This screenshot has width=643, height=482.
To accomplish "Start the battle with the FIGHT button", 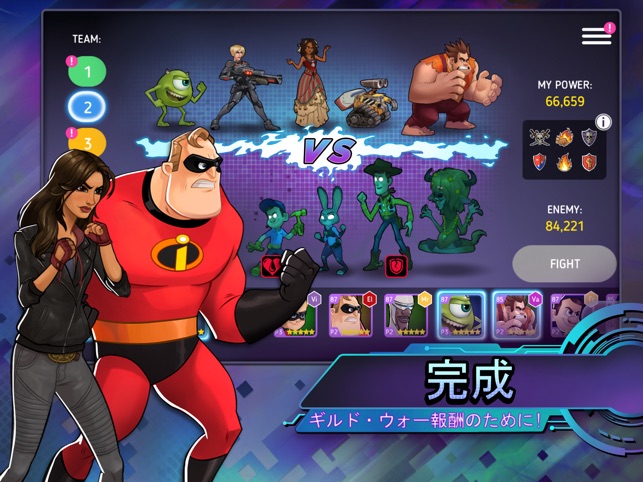I will [x=565, y=264].
